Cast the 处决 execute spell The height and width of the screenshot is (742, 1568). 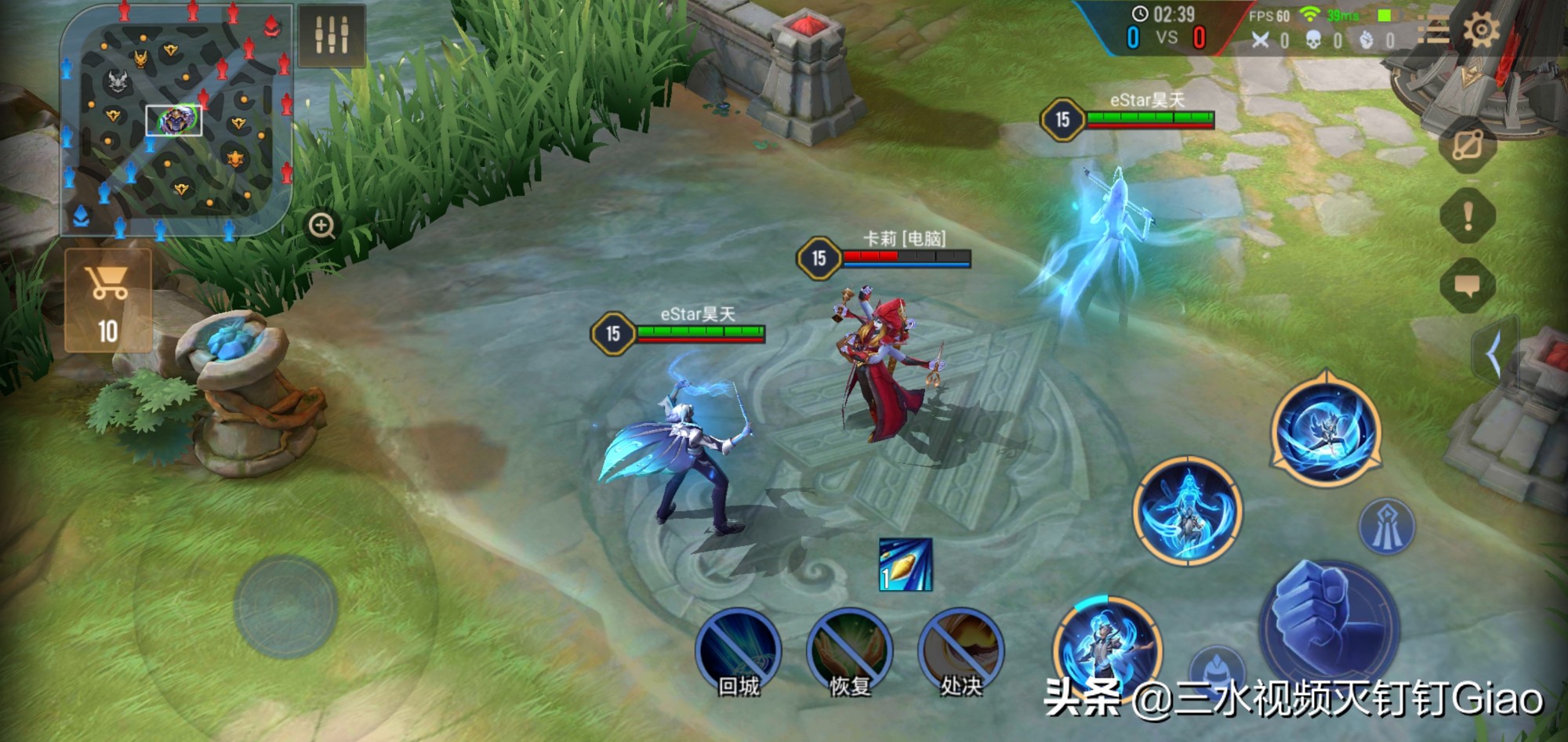(x=960, y=650)
